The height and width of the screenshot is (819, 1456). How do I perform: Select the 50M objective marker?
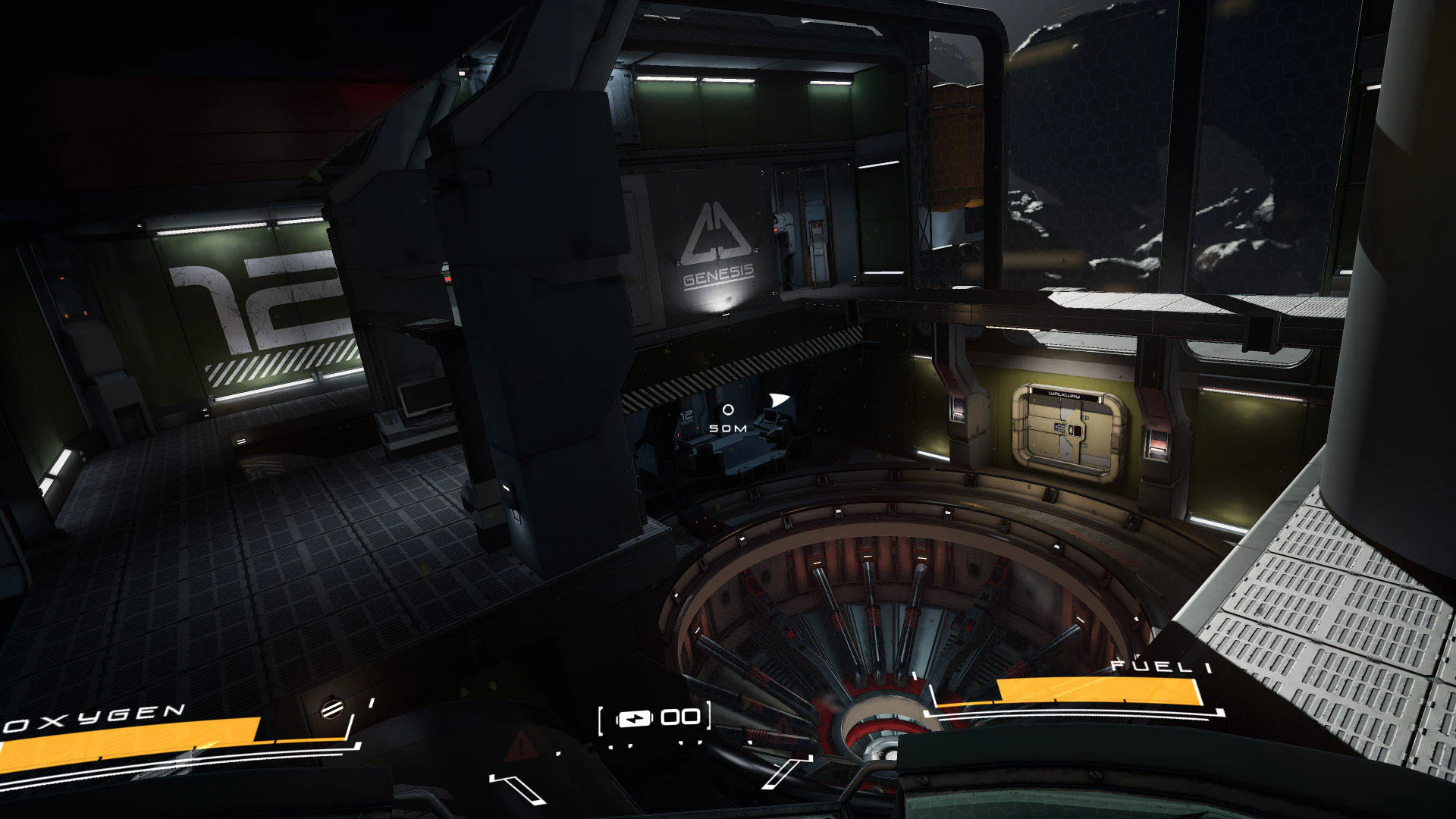(728, 428)
